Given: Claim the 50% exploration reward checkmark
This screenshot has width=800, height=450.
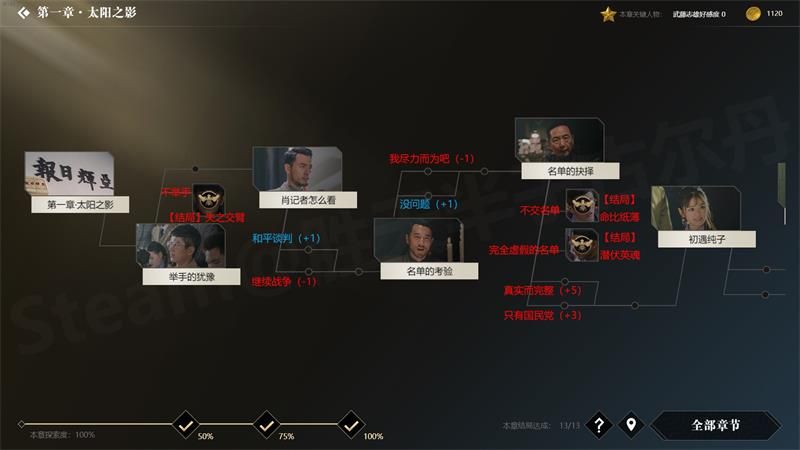Looking at the screenshot, I should tap(184, 425).
